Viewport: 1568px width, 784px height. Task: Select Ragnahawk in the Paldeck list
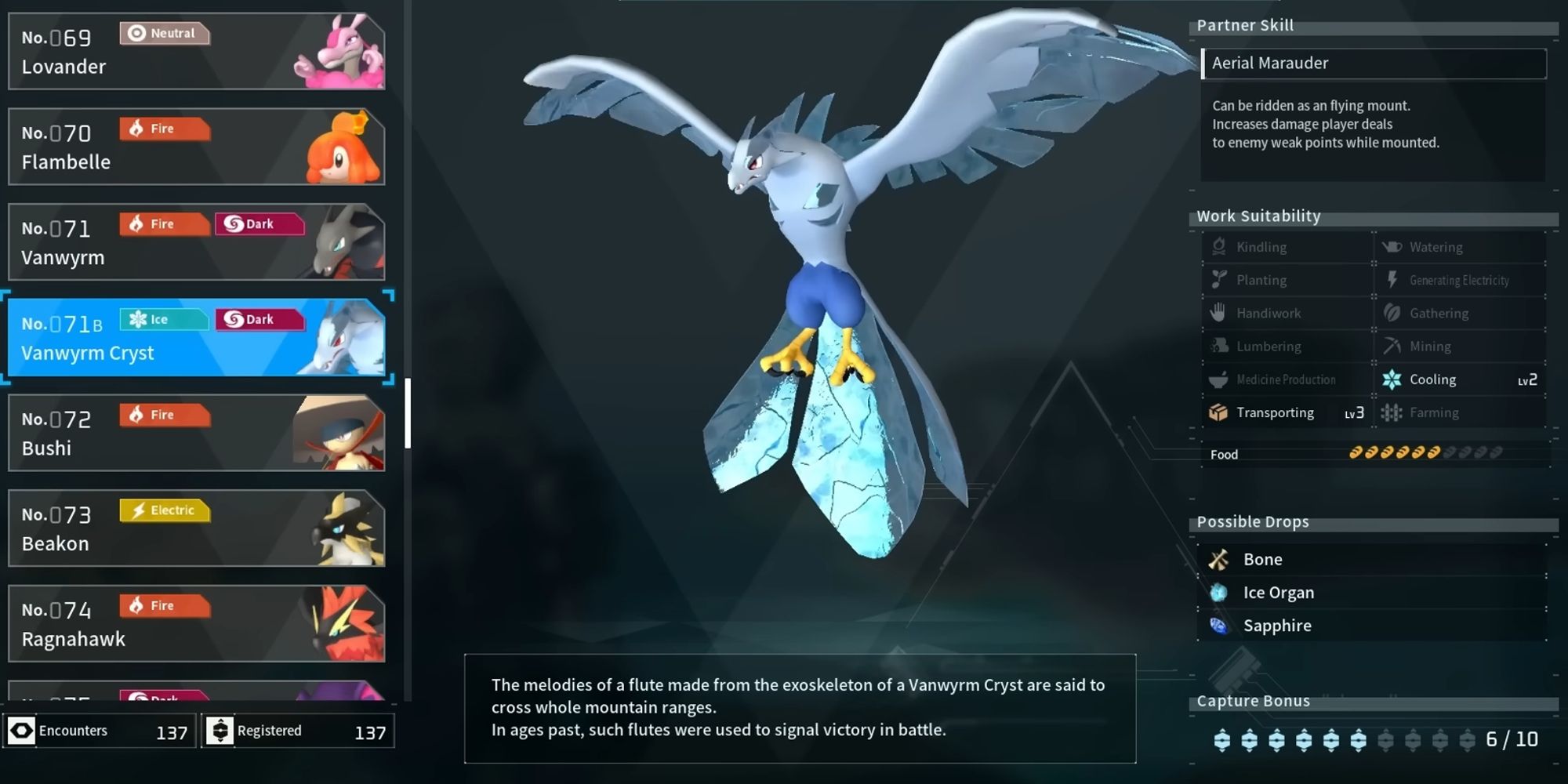[x=196, y=622]
